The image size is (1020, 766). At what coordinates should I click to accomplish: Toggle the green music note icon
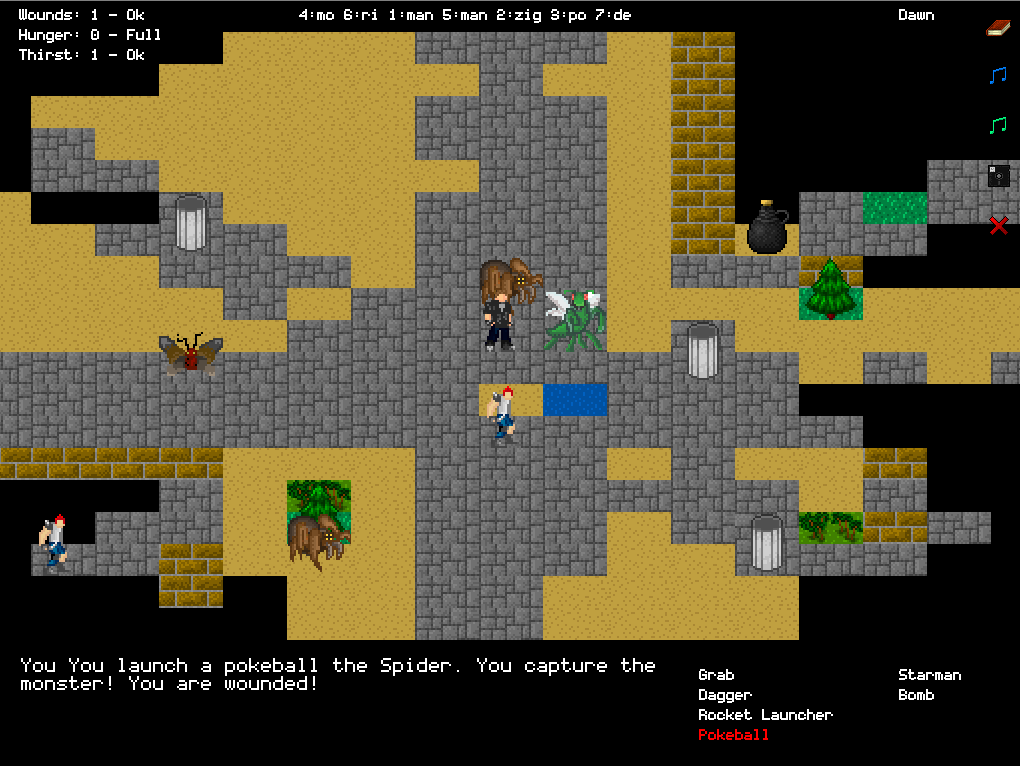coord(998,125)
